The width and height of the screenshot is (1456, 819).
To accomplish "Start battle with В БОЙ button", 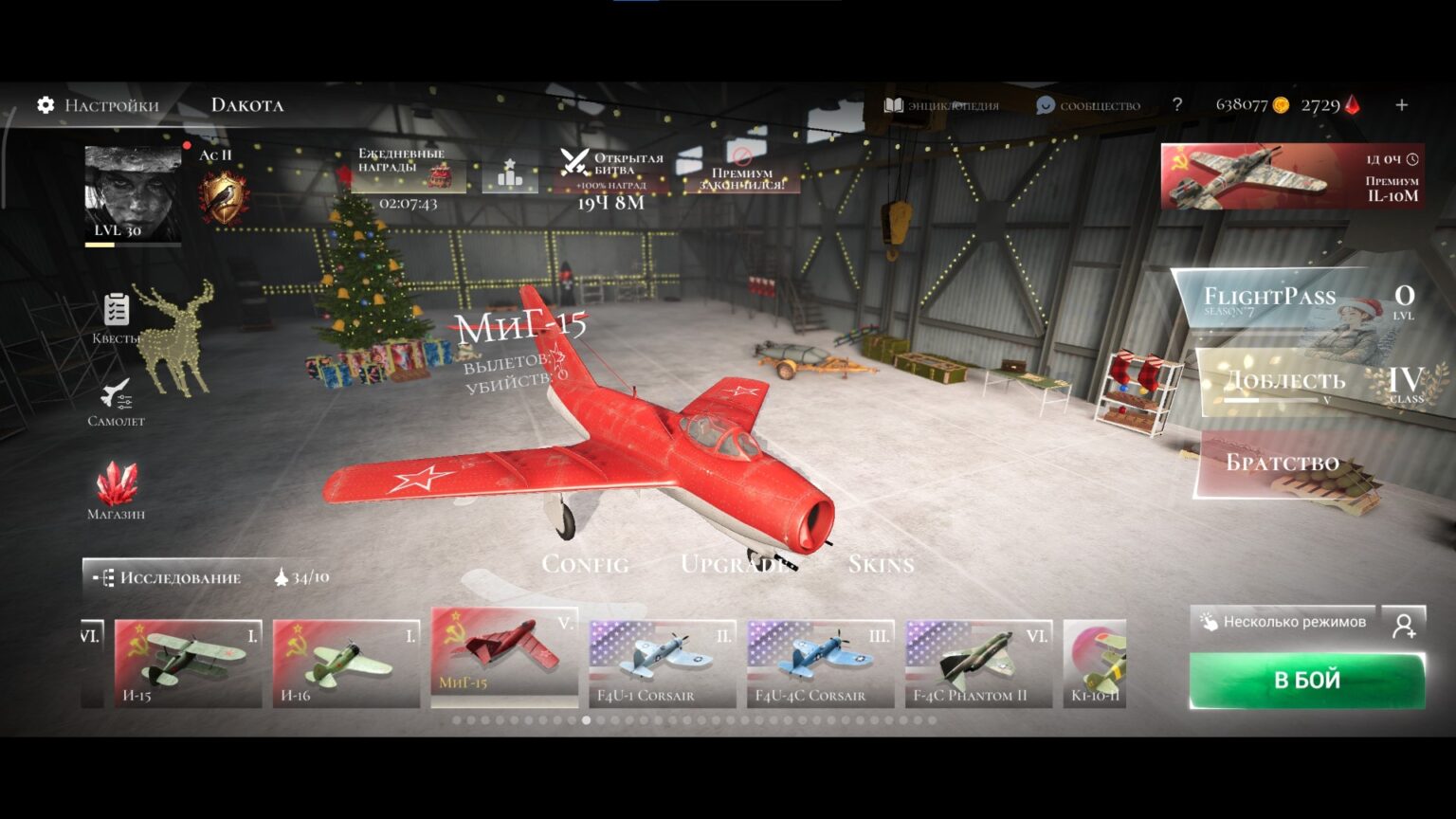I will pos(1306,680).
